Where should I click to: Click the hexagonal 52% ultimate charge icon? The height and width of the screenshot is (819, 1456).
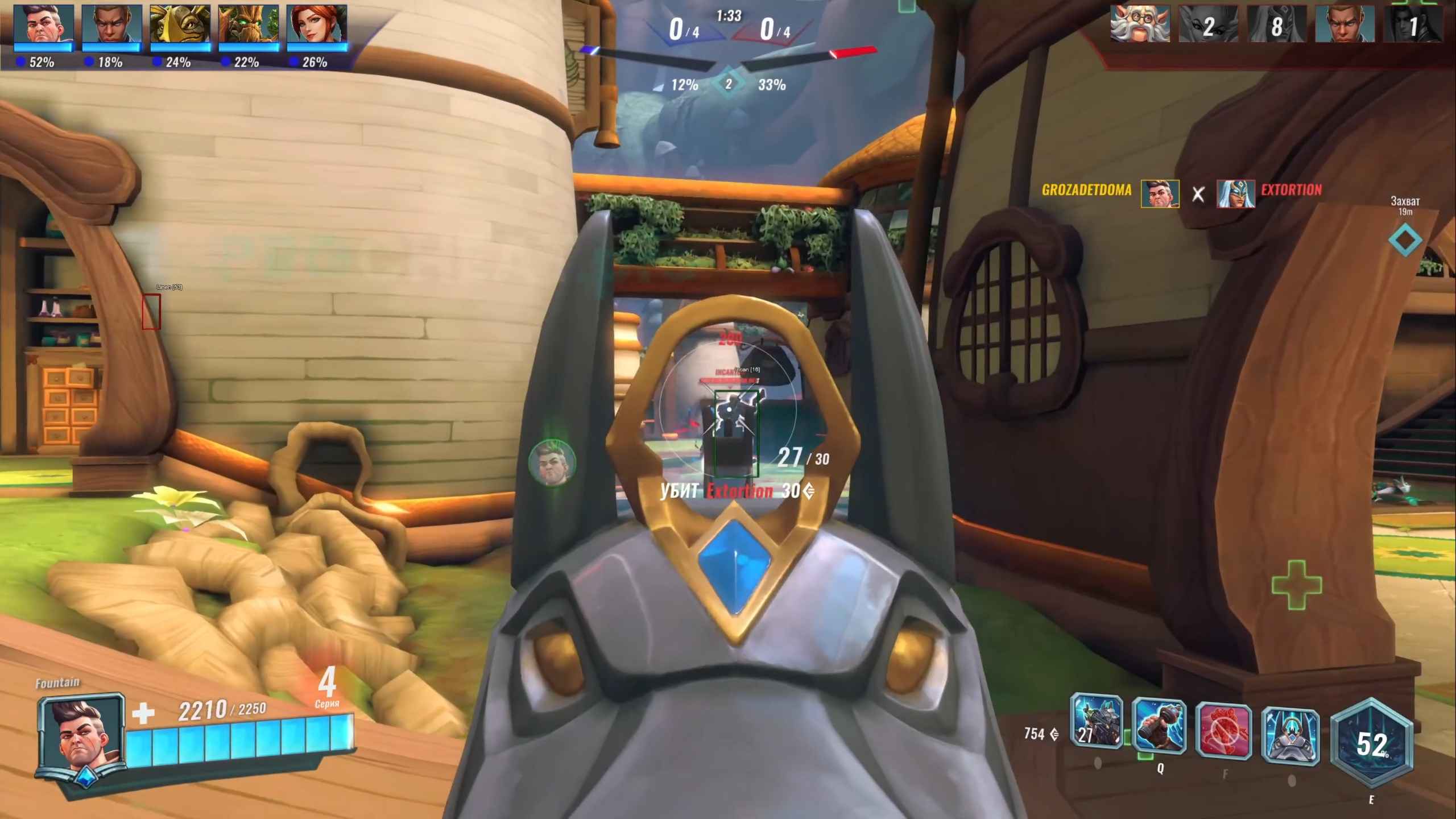(1372, 739)
